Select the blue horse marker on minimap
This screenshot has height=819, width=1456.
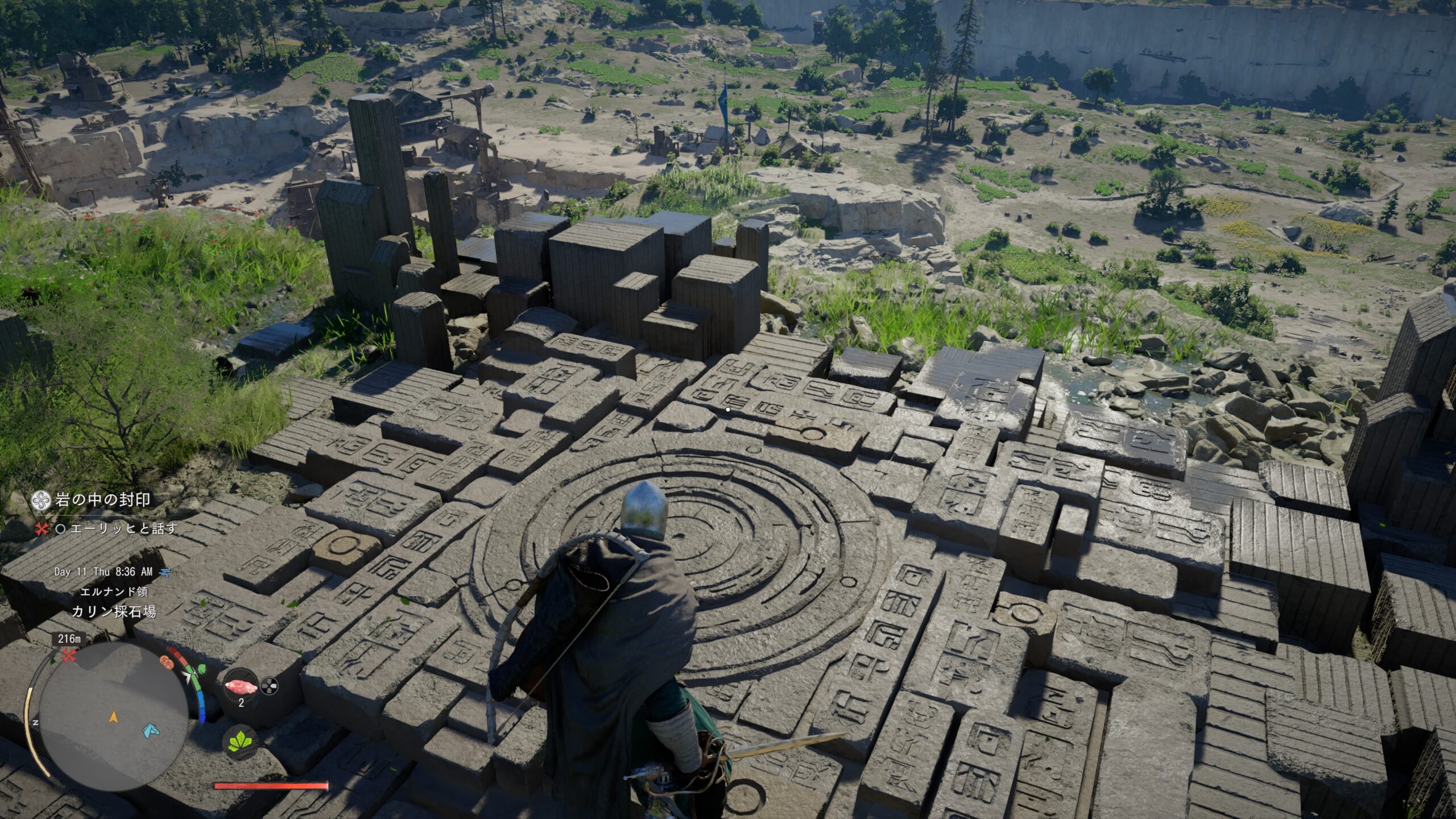point(149,729)
